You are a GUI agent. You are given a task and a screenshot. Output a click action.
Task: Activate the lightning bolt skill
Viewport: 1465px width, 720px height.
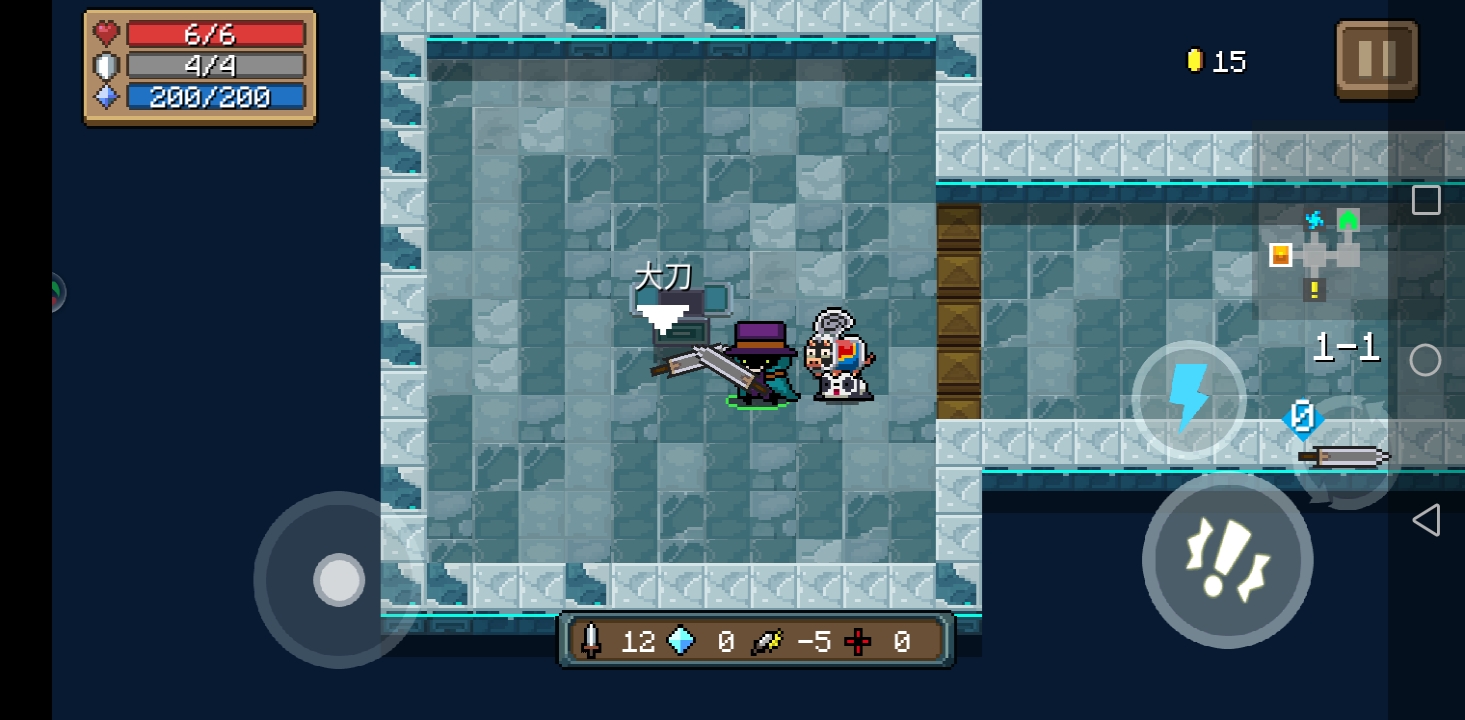(1188, 398)
